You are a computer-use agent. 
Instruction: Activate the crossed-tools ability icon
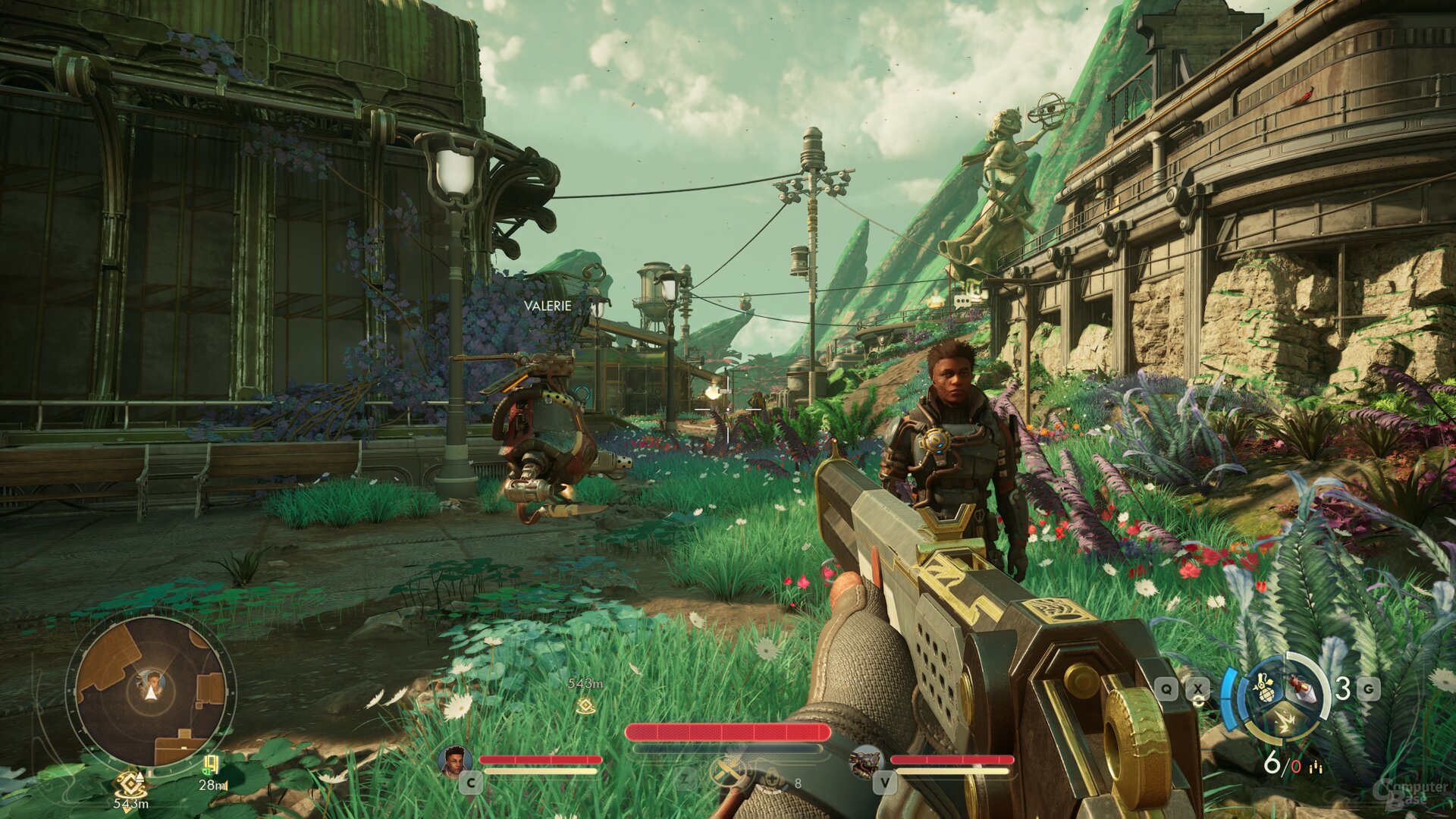pyautogui.click(x=729, y=773)
